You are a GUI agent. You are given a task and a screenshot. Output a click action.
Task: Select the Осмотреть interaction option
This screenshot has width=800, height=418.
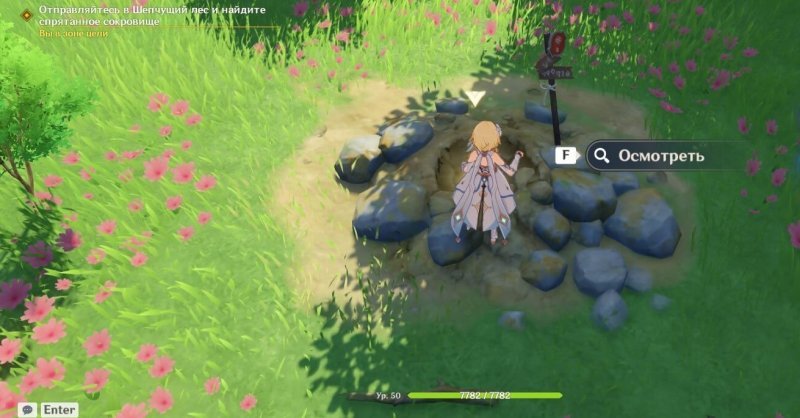click(658, 156)
